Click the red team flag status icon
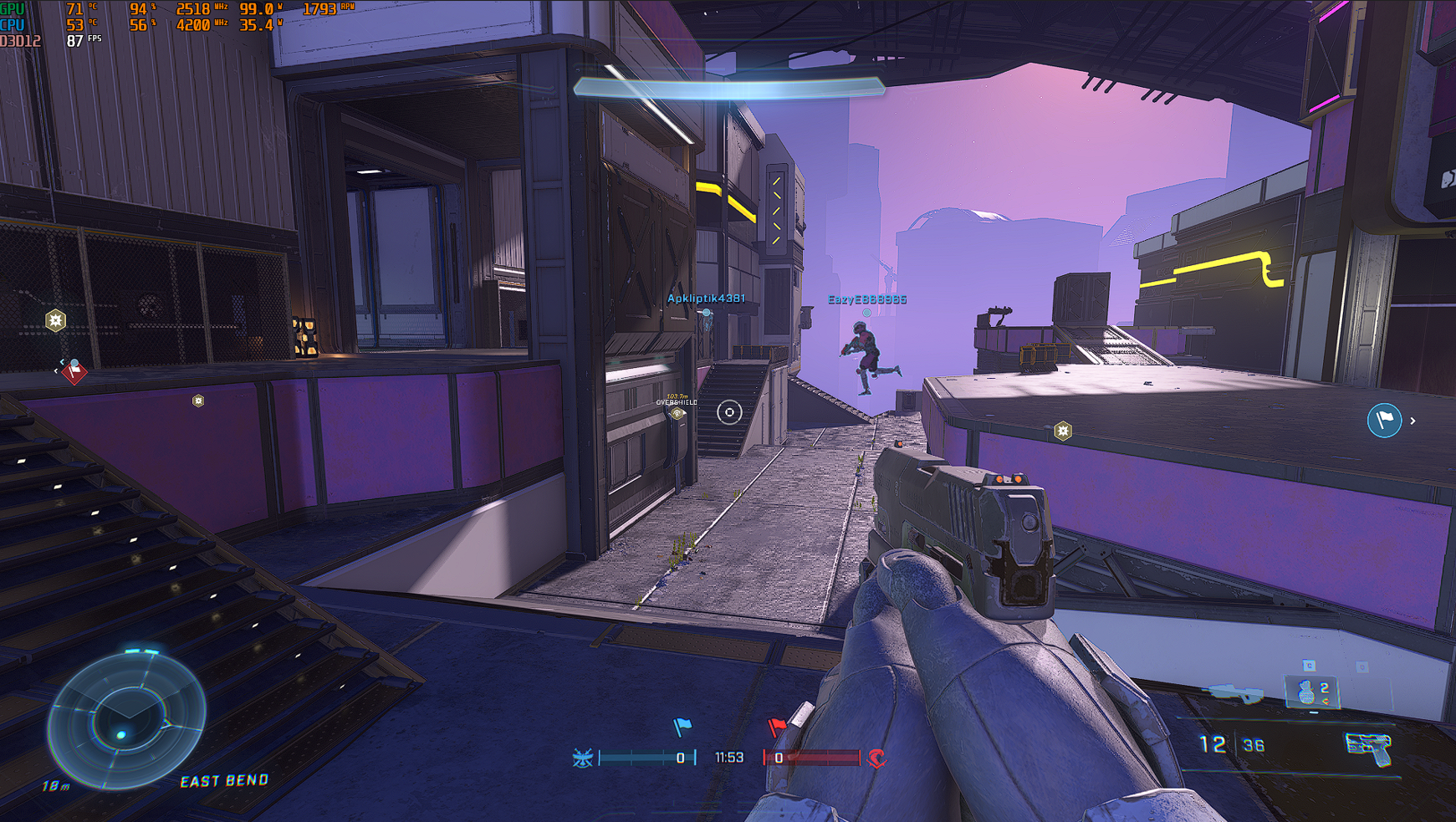 coord(776,727)
